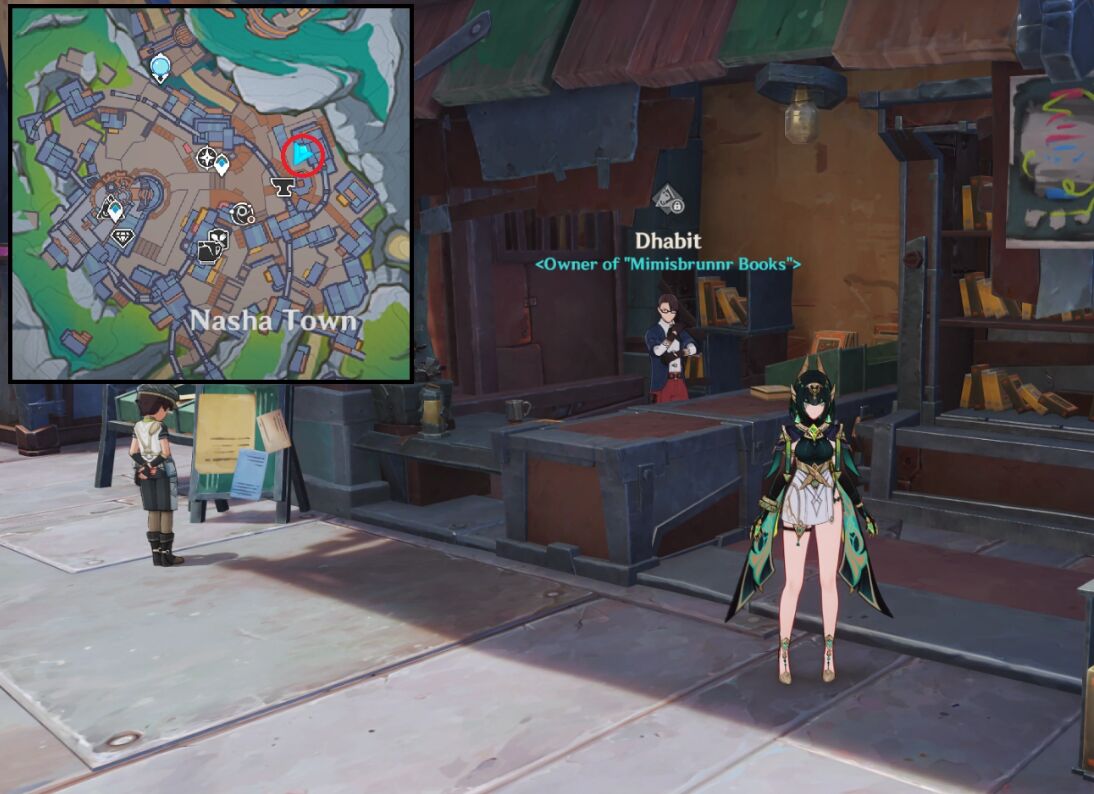Select the blue orb teleport marker on the map
Image resolution: width=1094 pixels, height=794 pixels.
click(160, 68)
